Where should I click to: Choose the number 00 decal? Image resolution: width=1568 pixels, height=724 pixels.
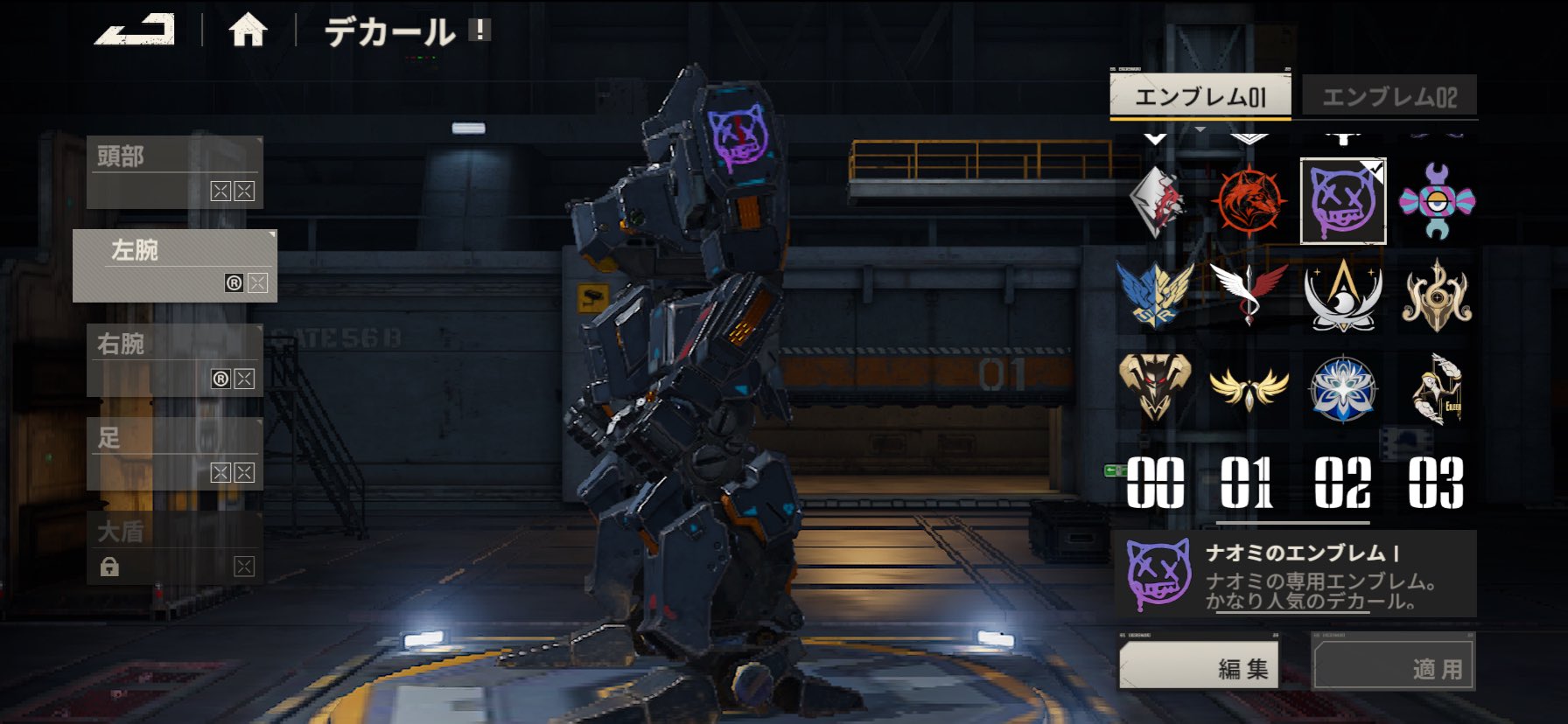click(x=1155, y=482)
